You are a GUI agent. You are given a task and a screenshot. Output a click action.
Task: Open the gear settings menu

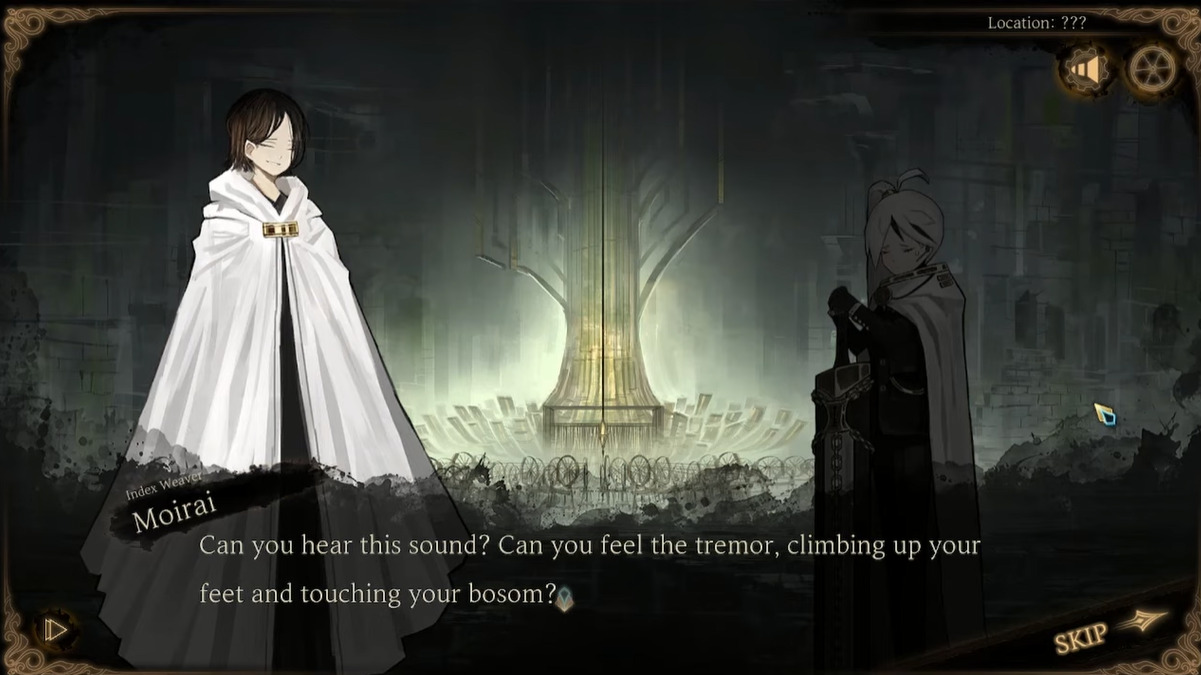[1152, 69]
